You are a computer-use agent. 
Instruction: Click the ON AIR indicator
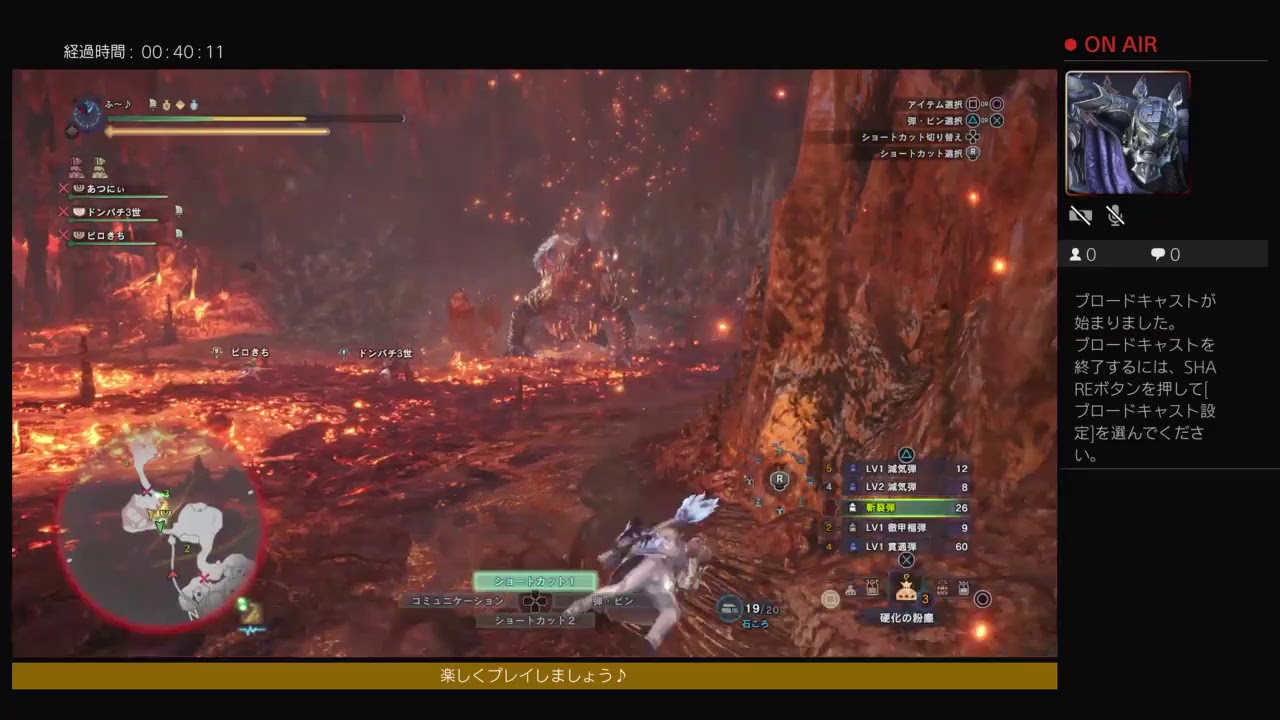coord(1112,44)
